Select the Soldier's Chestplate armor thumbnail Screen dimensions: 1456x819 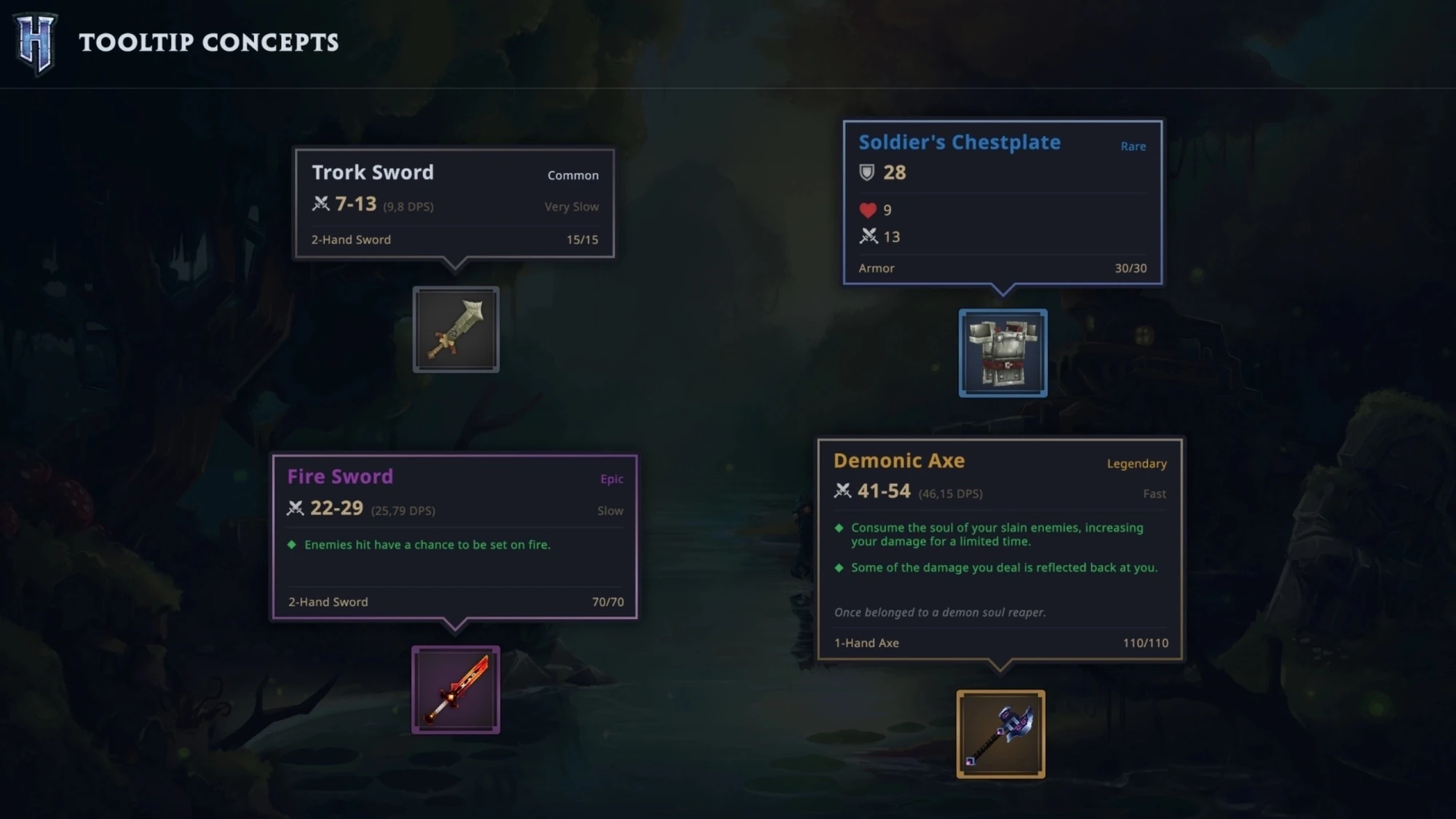[x=1003, y=355]
